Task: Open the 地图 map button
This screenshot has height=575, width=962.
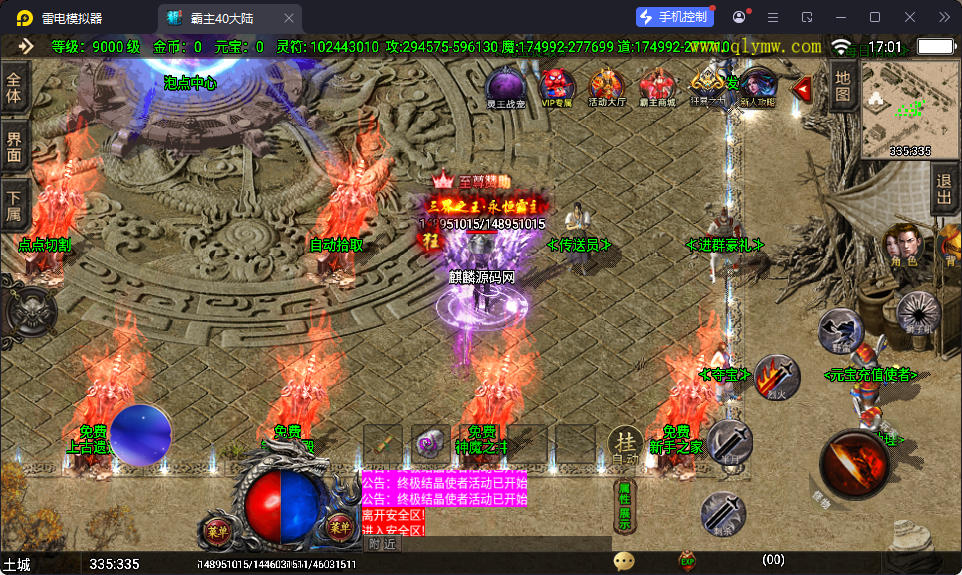Action: [842, 86]
